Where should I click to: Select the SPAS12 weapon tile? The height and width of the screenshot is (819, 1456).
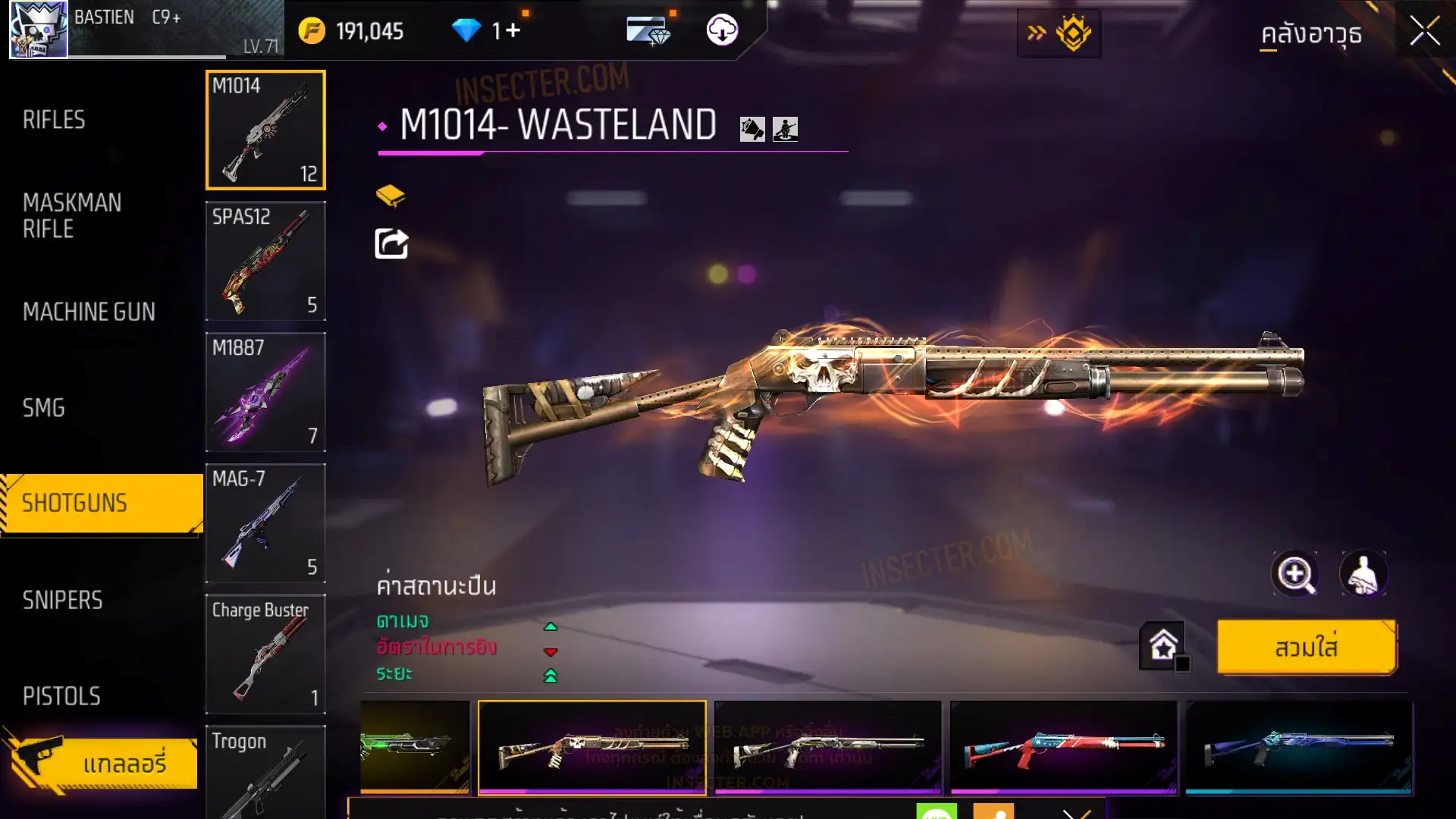click(265, 261)
